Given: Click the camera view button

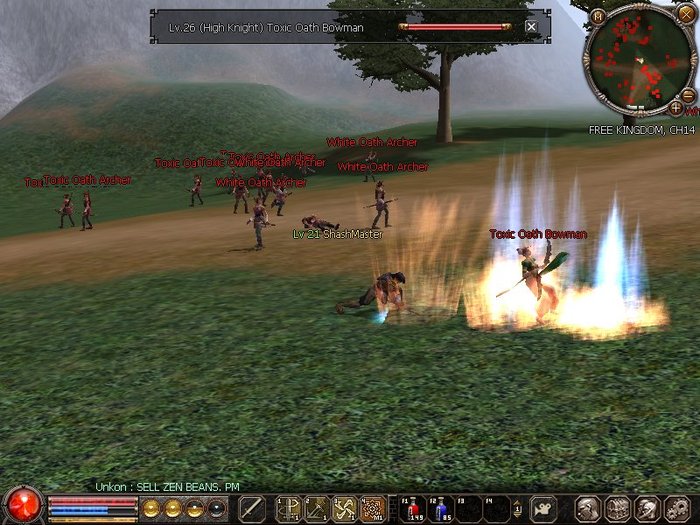Looking at the screenshot, I should pyautogui.click(x=542, y=508).
